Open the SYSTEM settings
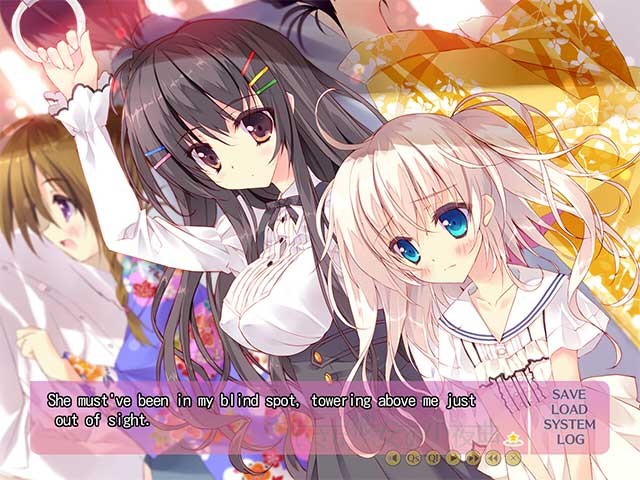This screenshot has width=640, height=480. pyautogui.click(x=569, y=424)
